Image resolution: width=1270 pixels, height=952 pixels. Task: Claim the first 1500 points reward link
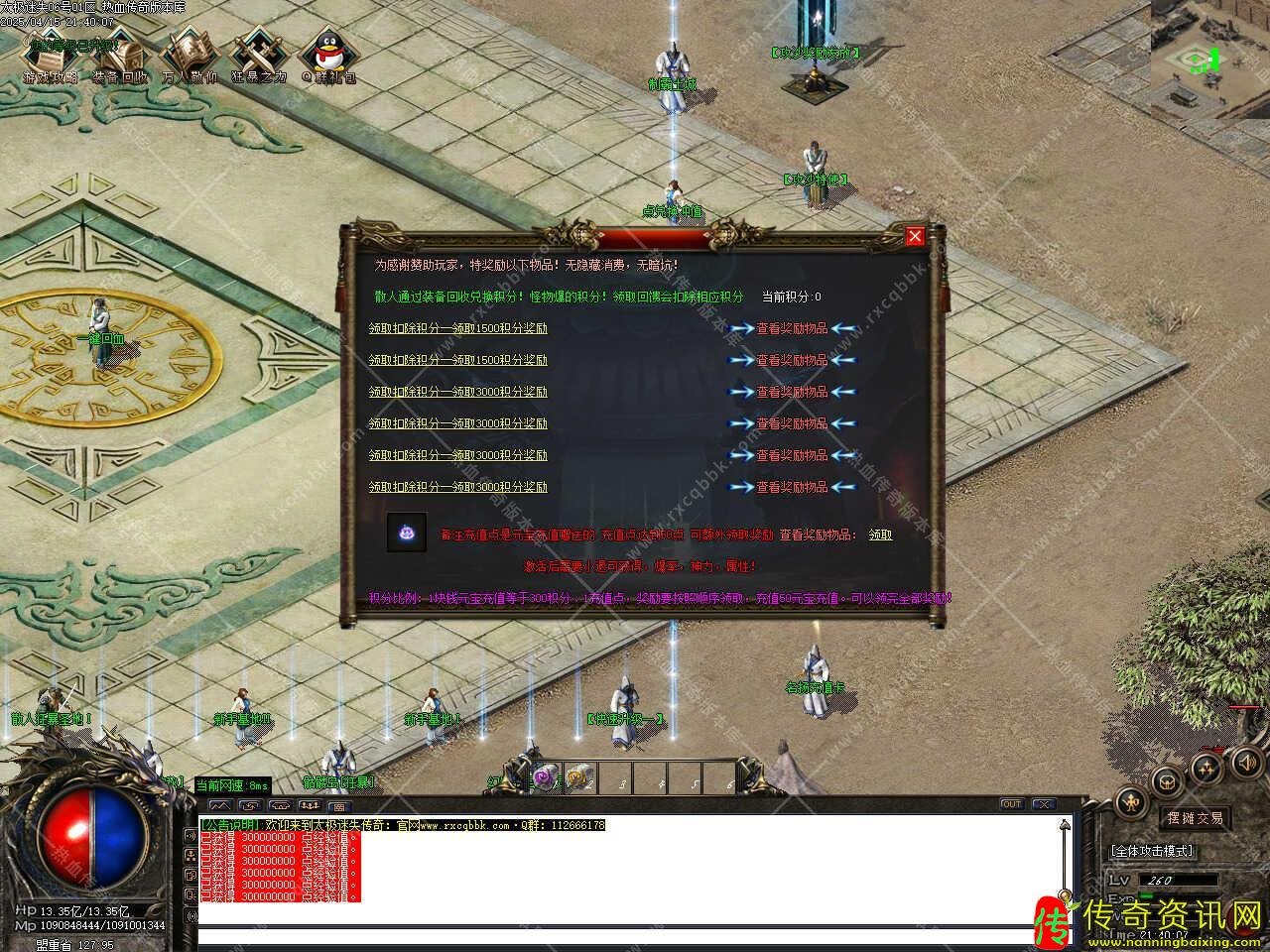coord(457,328)
